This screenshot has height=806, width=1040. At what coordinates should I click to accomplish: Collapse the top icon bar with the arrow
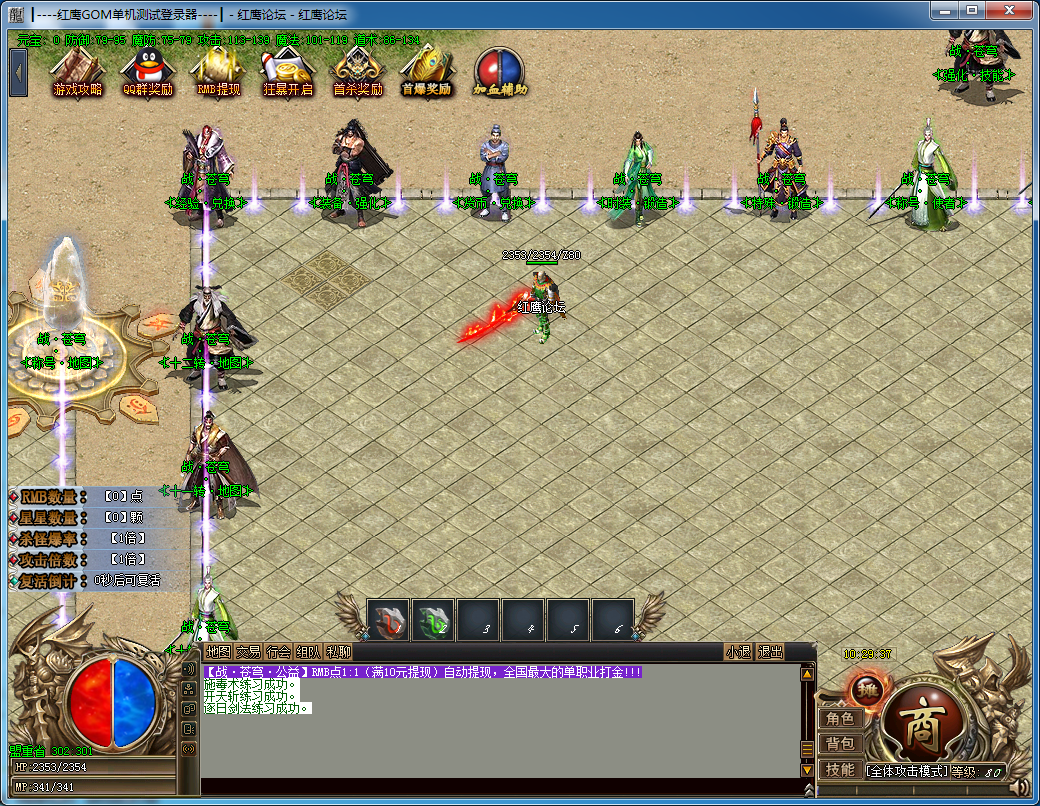pos(19,71)
